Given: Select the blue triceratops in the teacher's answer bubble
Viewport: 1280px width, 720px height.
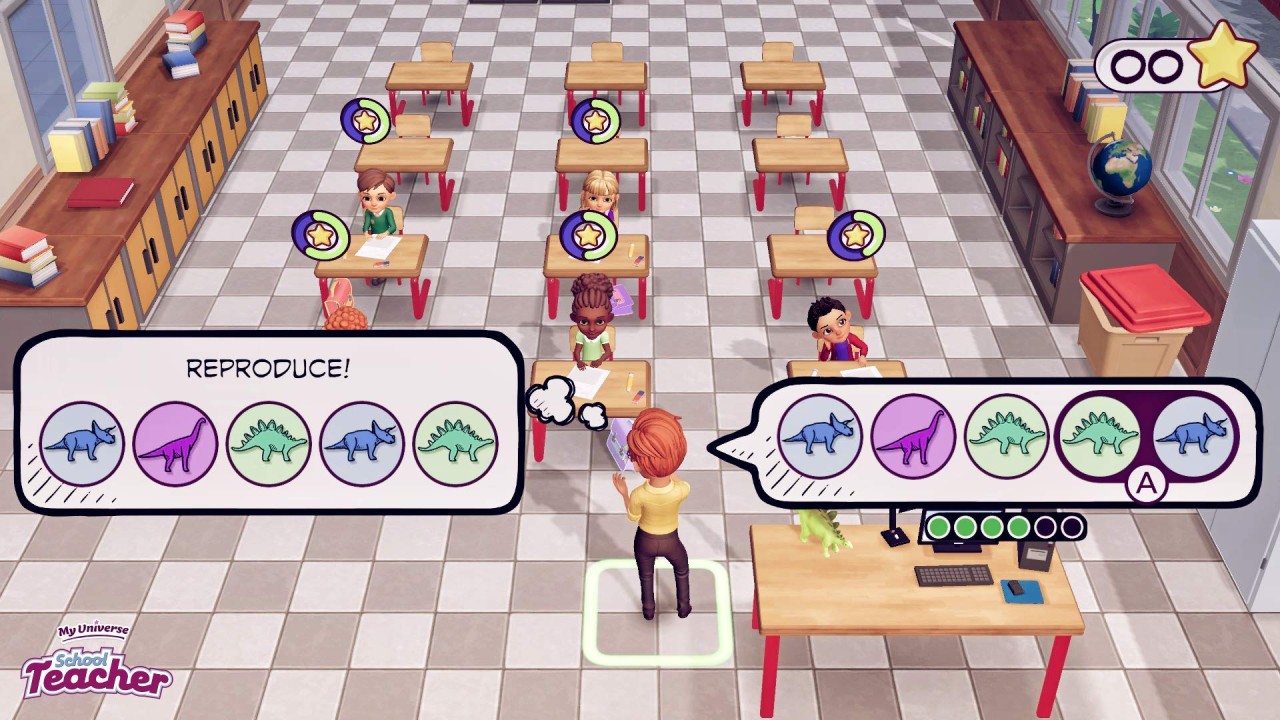Looking at the screenshot, I should [x=821, y=434].
